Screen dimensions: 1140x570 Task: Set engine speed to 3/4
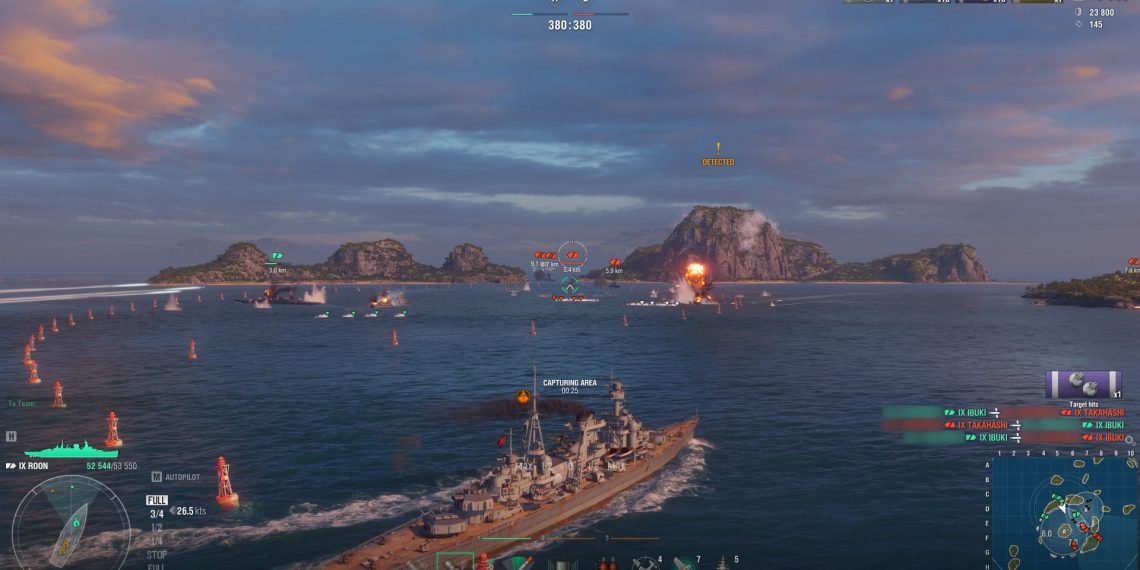coord(157,514)
